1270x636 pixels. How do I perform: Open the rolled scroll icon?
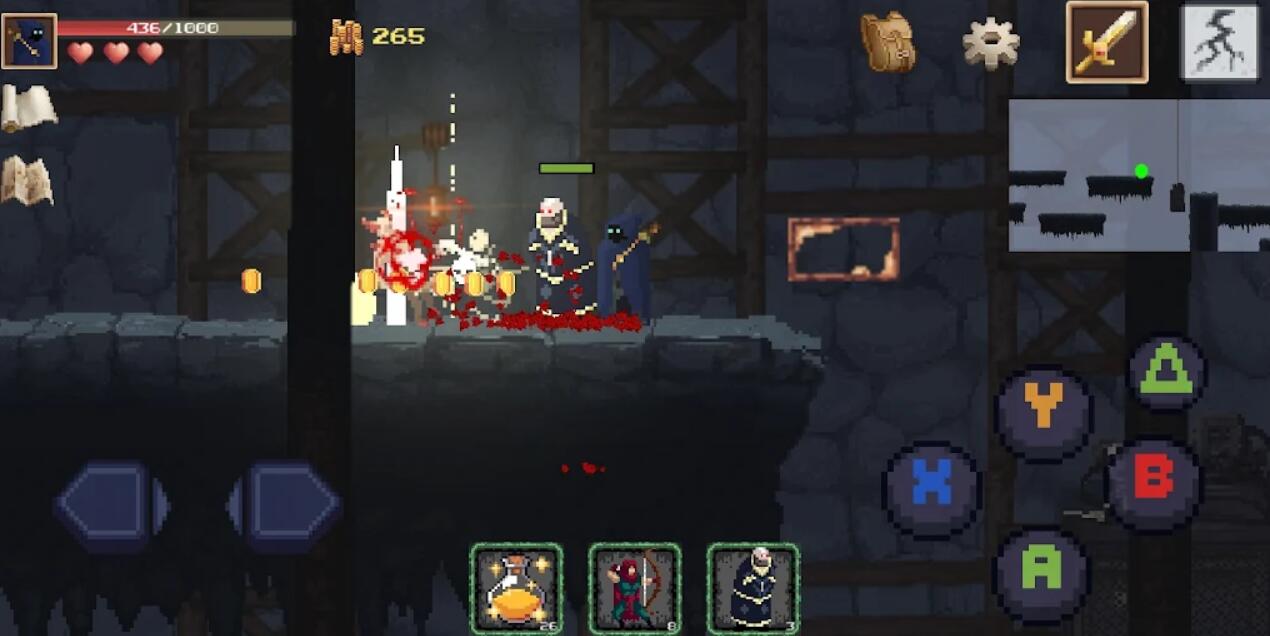tap(28, 107)
